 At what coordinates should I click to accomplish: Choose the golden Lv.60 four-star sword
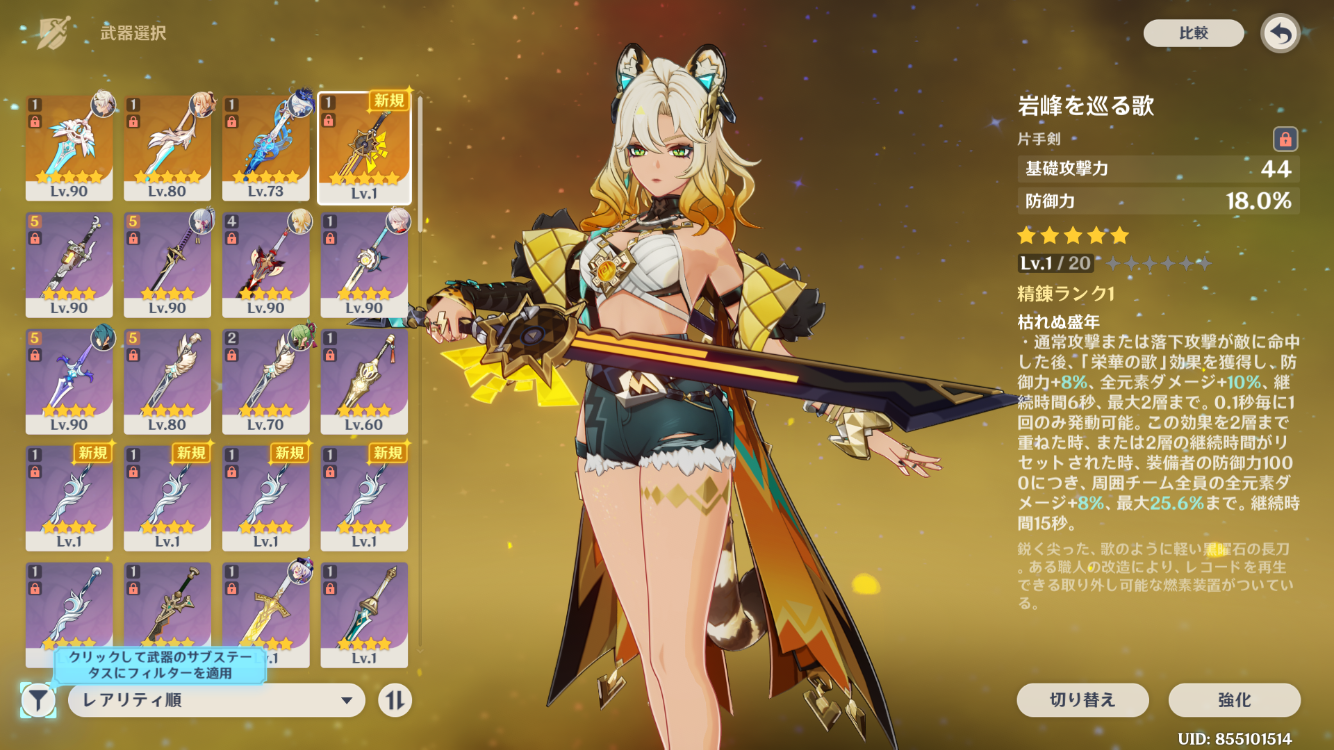pos(364,380)
